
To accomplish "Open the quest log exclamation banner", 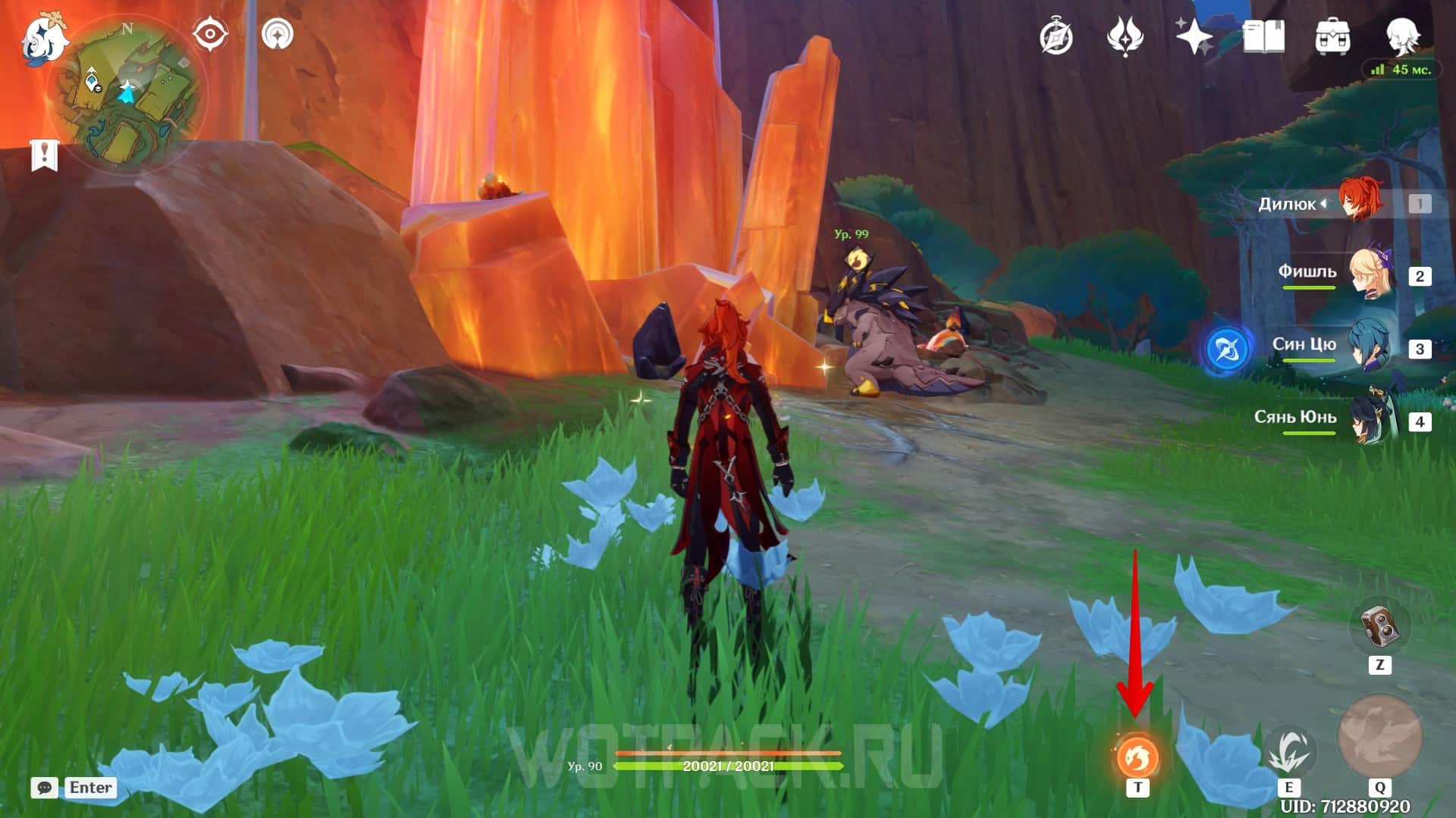I will (44, 155).
